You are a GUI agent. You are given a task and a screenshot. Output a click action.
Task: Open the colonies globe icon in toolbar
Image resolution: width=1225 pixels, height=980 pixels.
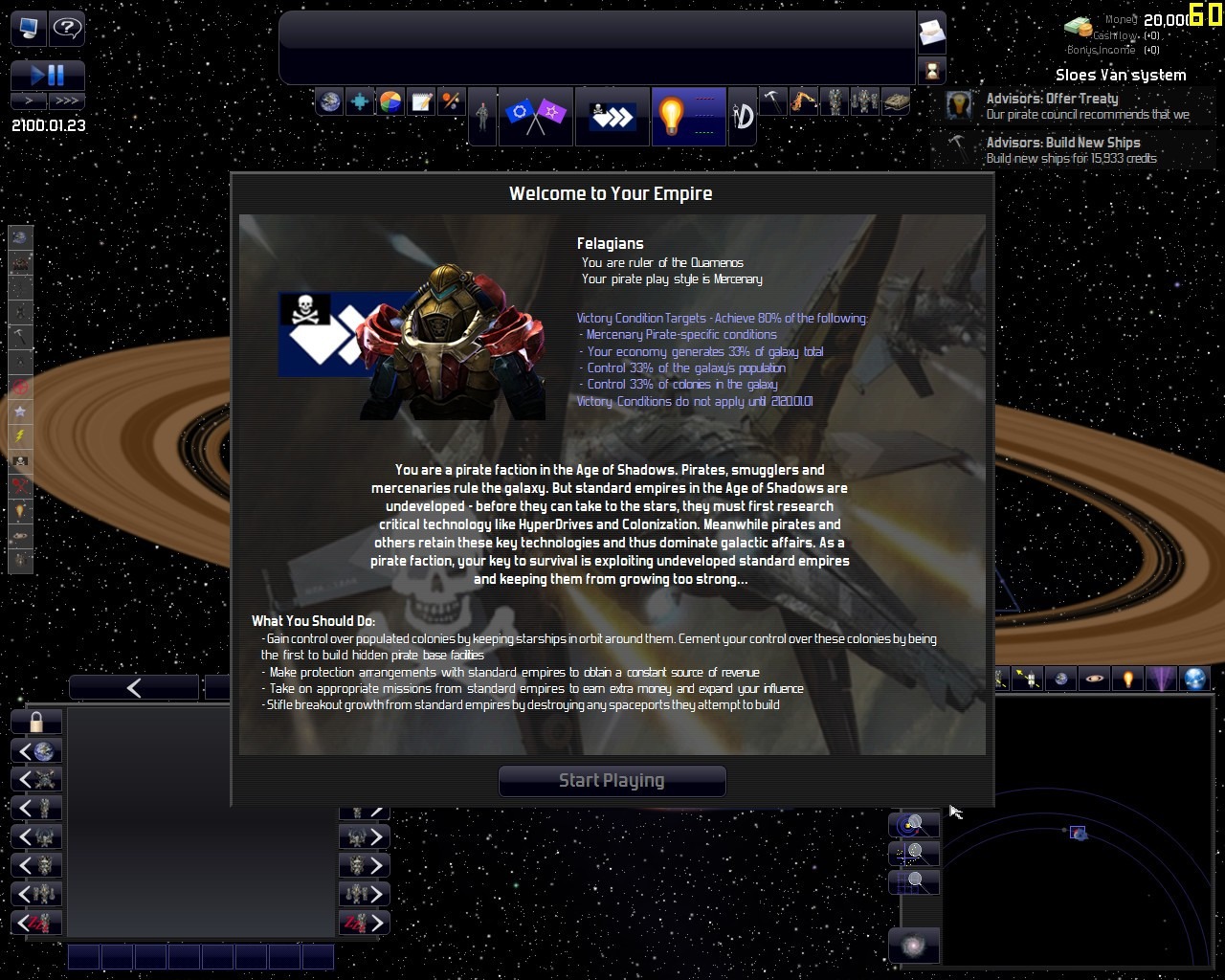[x=329, y=101]
